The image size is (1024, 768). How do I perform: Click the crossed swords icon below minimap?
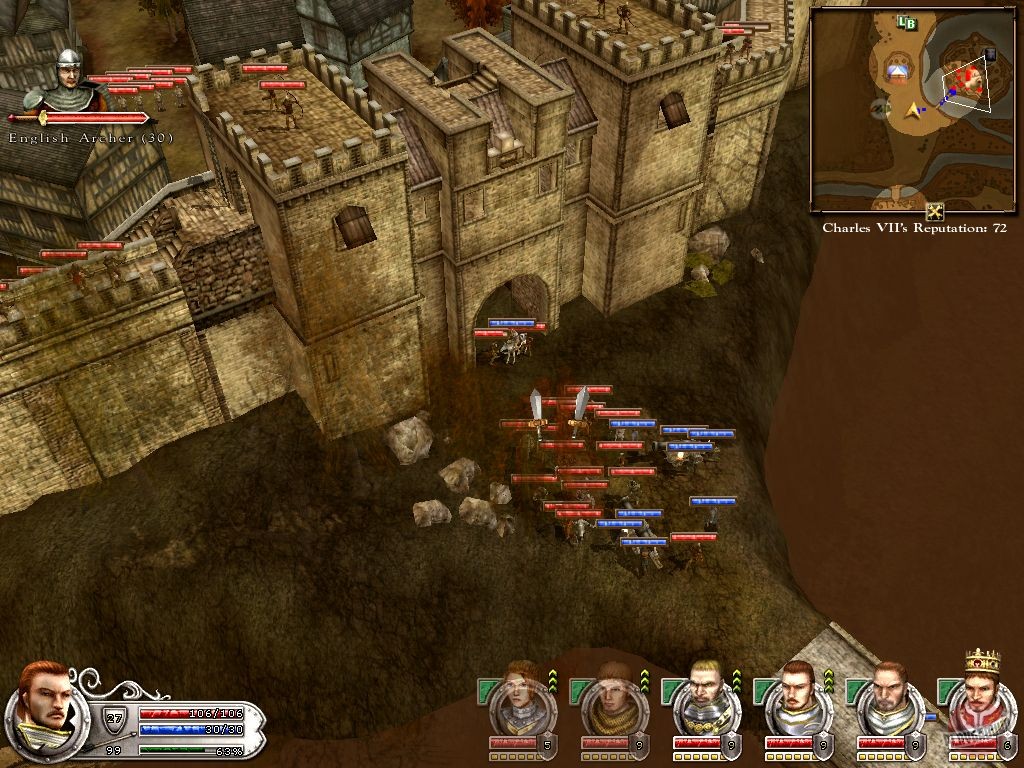(935, 211)
